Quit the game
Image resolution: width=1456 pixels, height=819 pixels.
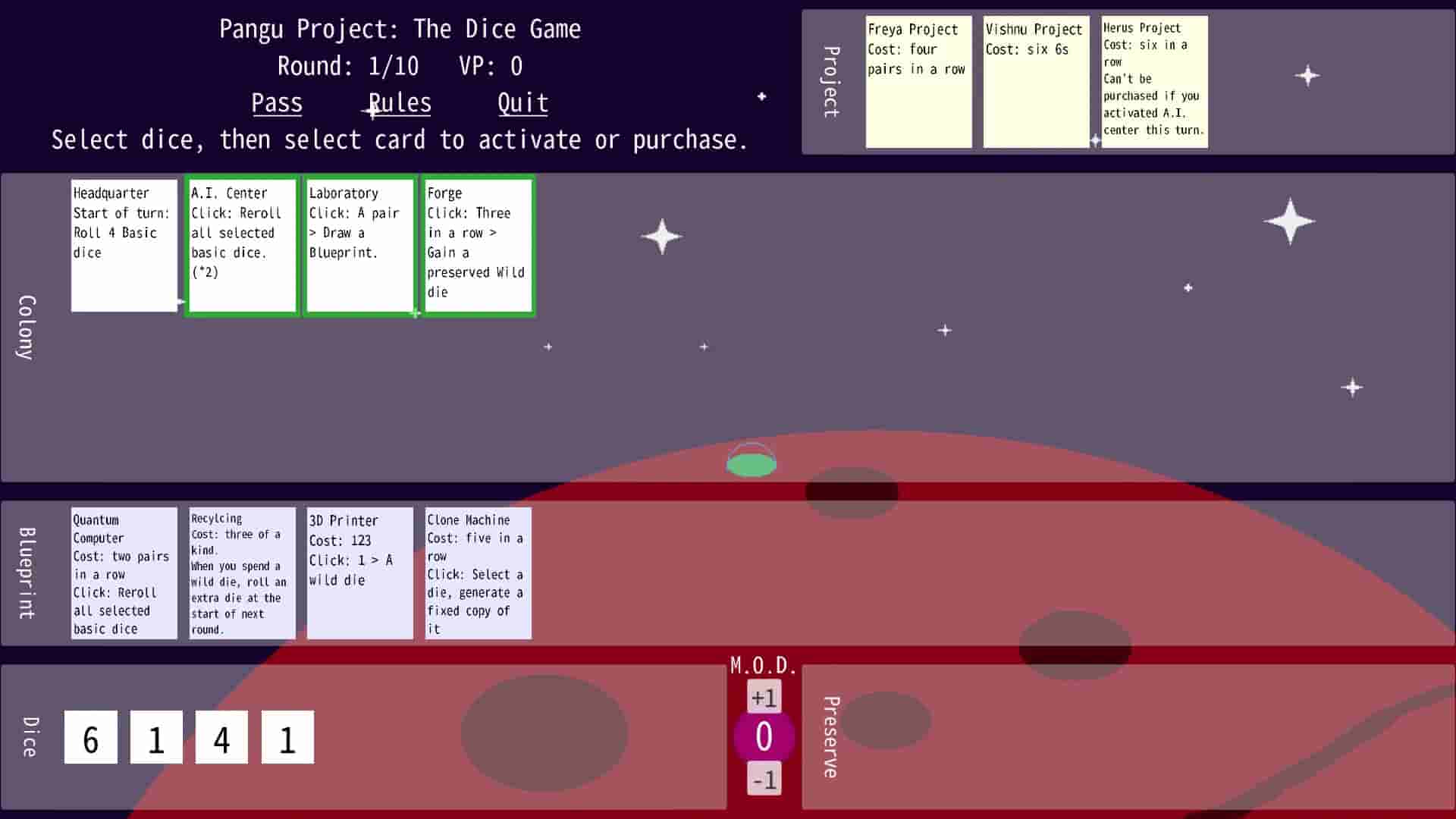[x=522, y=102]
